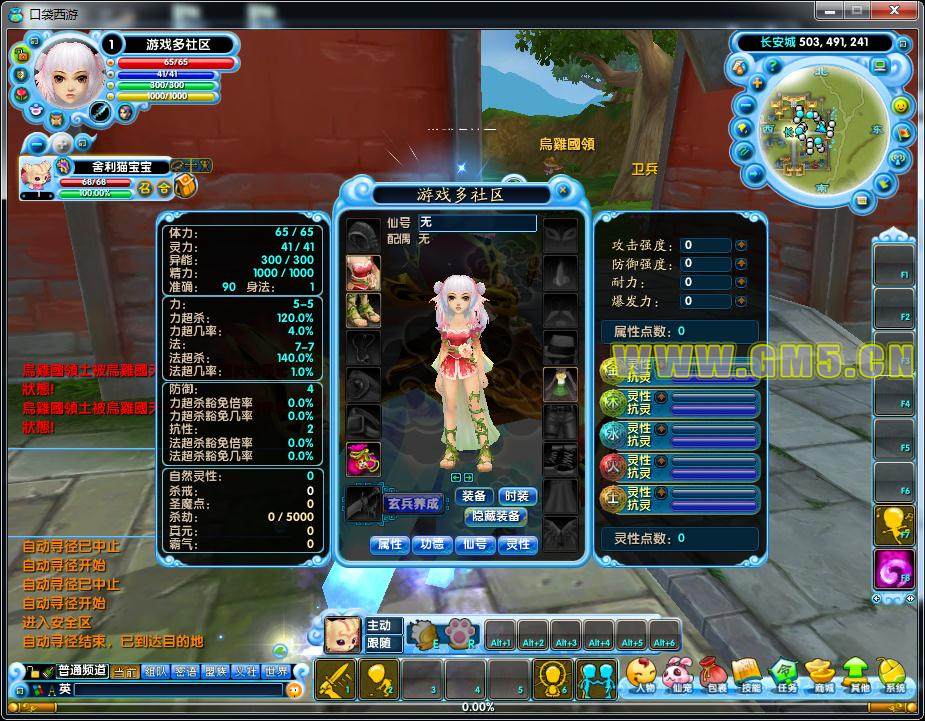925x721 pixels.
Task: Show the 时装 fashion outfit view
Action: 516,496
